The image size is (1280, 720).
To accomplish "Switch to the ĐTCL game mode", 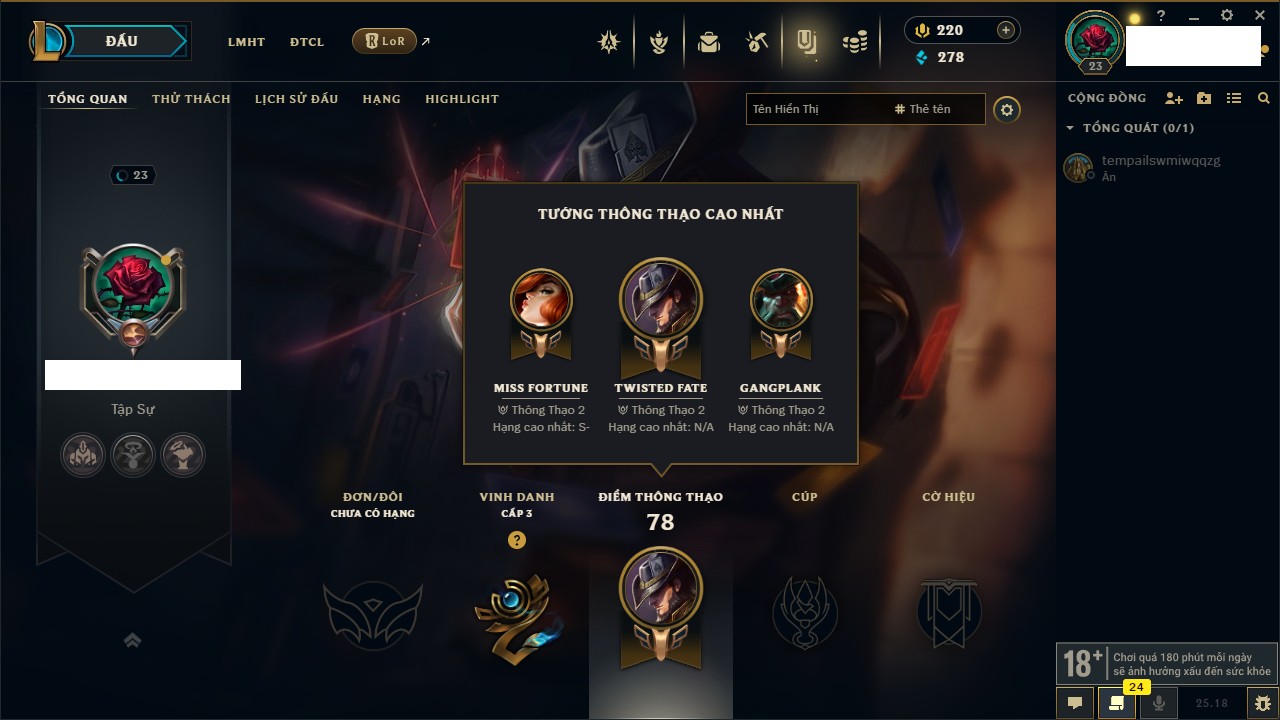I will pos(307,42).
